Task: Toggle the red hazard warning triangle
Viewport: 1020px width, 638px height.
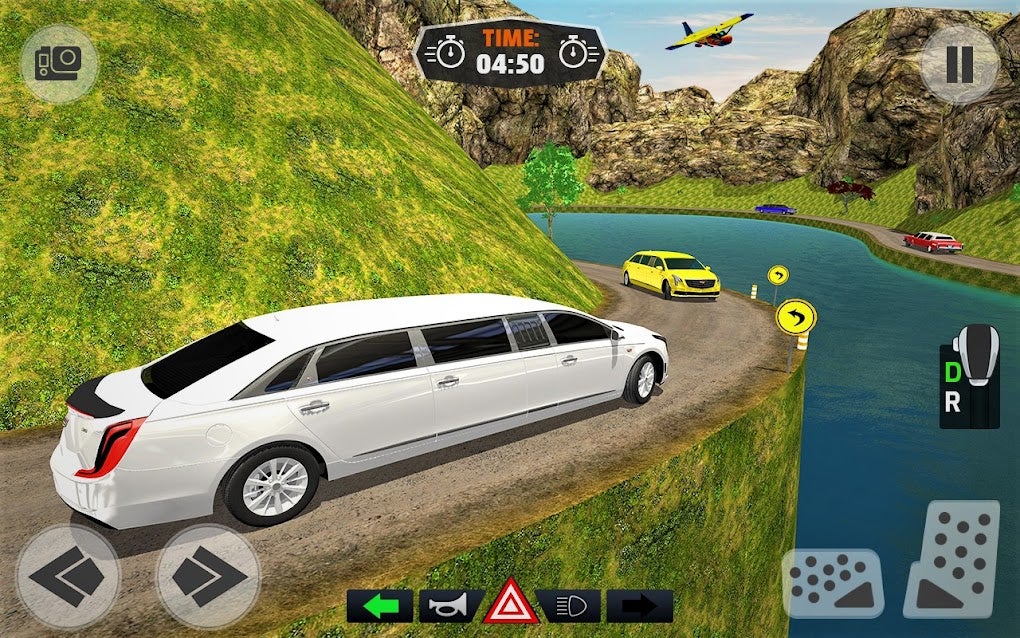Action: point(511,602)
